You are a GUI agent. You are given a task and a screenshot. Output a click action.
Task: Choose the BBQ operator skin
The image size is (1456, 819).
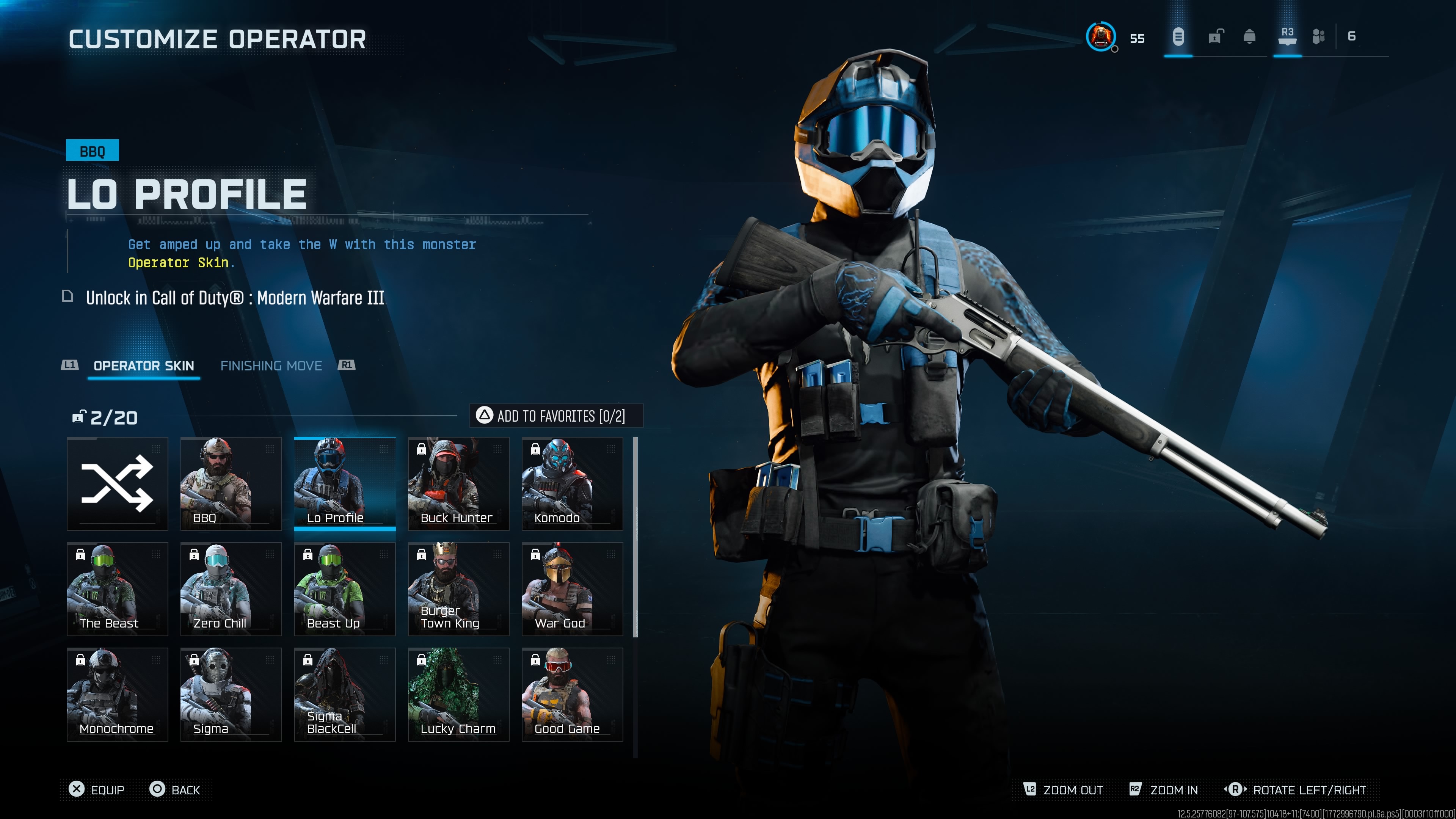(x=231, y=483)
